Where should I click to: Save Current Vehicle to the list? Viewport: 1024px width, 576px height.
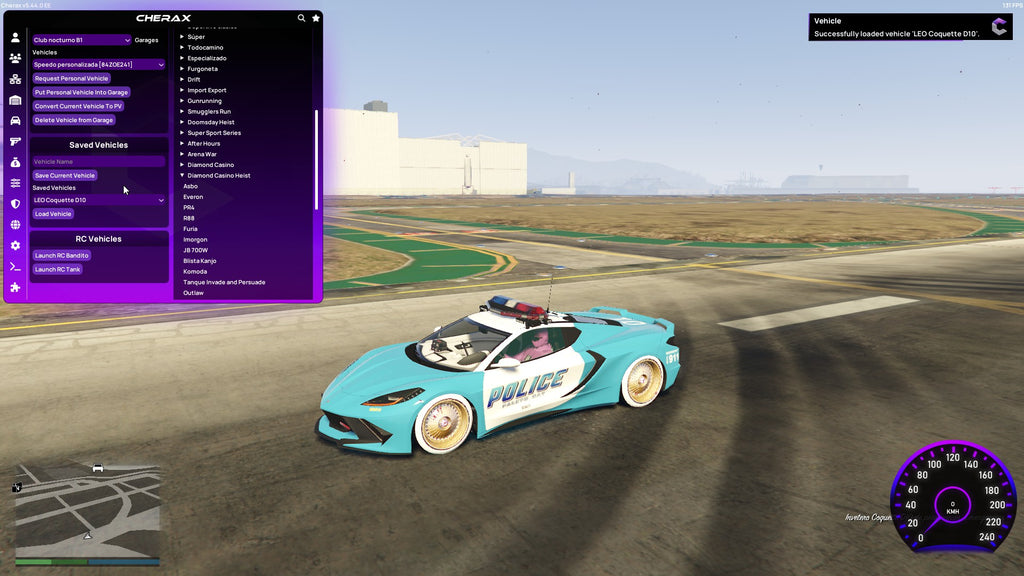pos(64,176)
